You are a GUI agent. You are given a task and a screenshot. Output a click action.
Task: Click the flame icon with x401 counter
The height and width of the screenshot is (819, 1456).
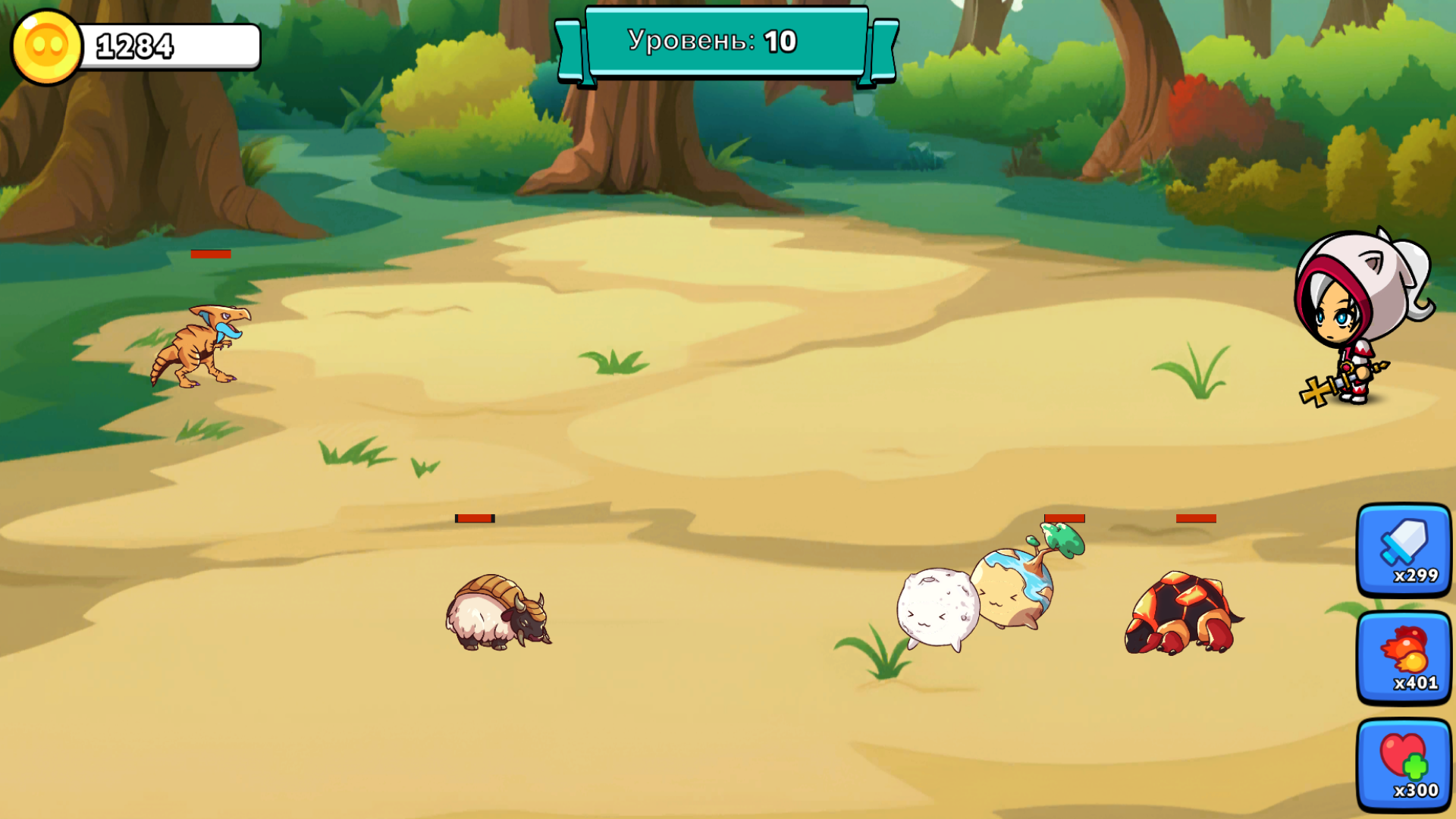click(x=1404, y=657)
